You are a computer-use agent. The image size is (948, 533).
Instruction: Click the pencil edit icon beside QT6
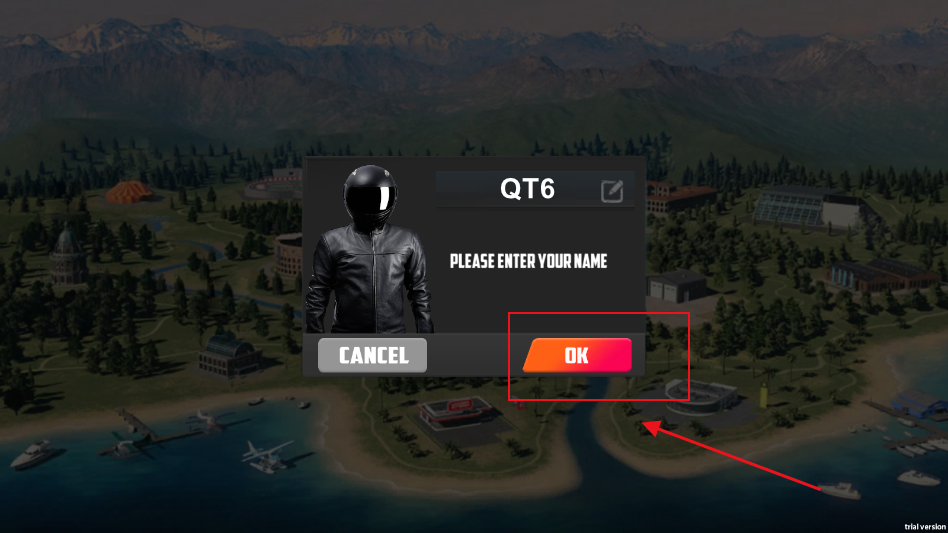coord(611,191)
